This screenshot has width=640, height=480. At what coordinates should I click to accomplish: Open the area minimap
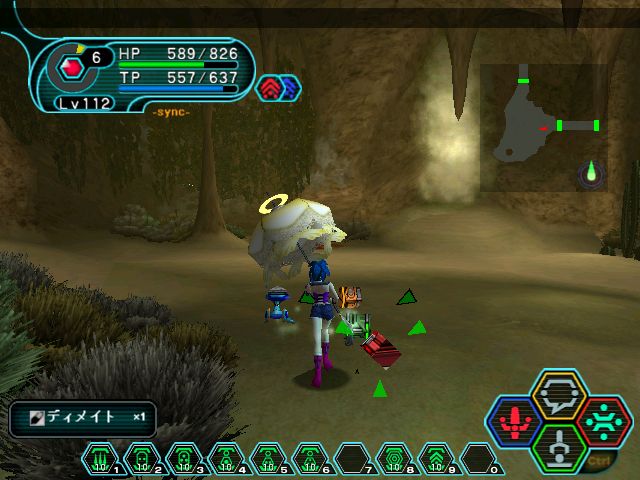tap(543, 127)
